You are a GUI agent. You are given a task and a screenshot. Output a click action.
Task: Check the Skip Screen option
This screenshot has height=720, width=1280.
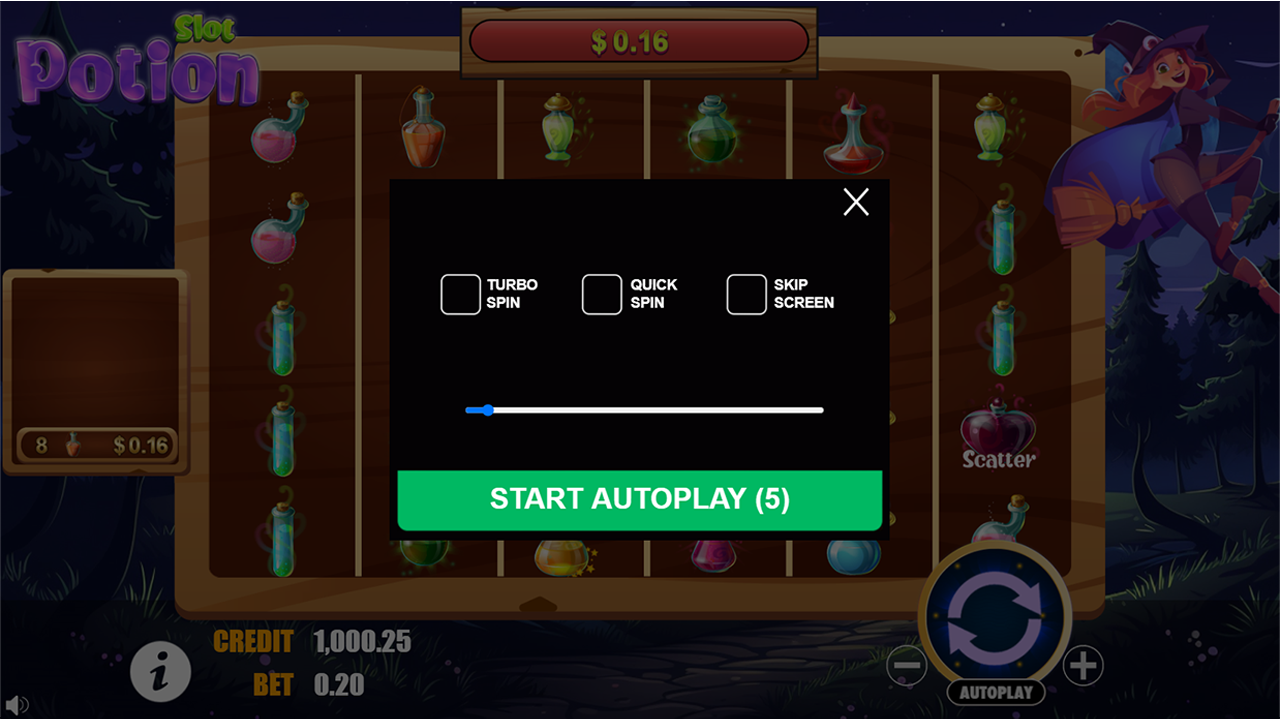coord(746,293)
